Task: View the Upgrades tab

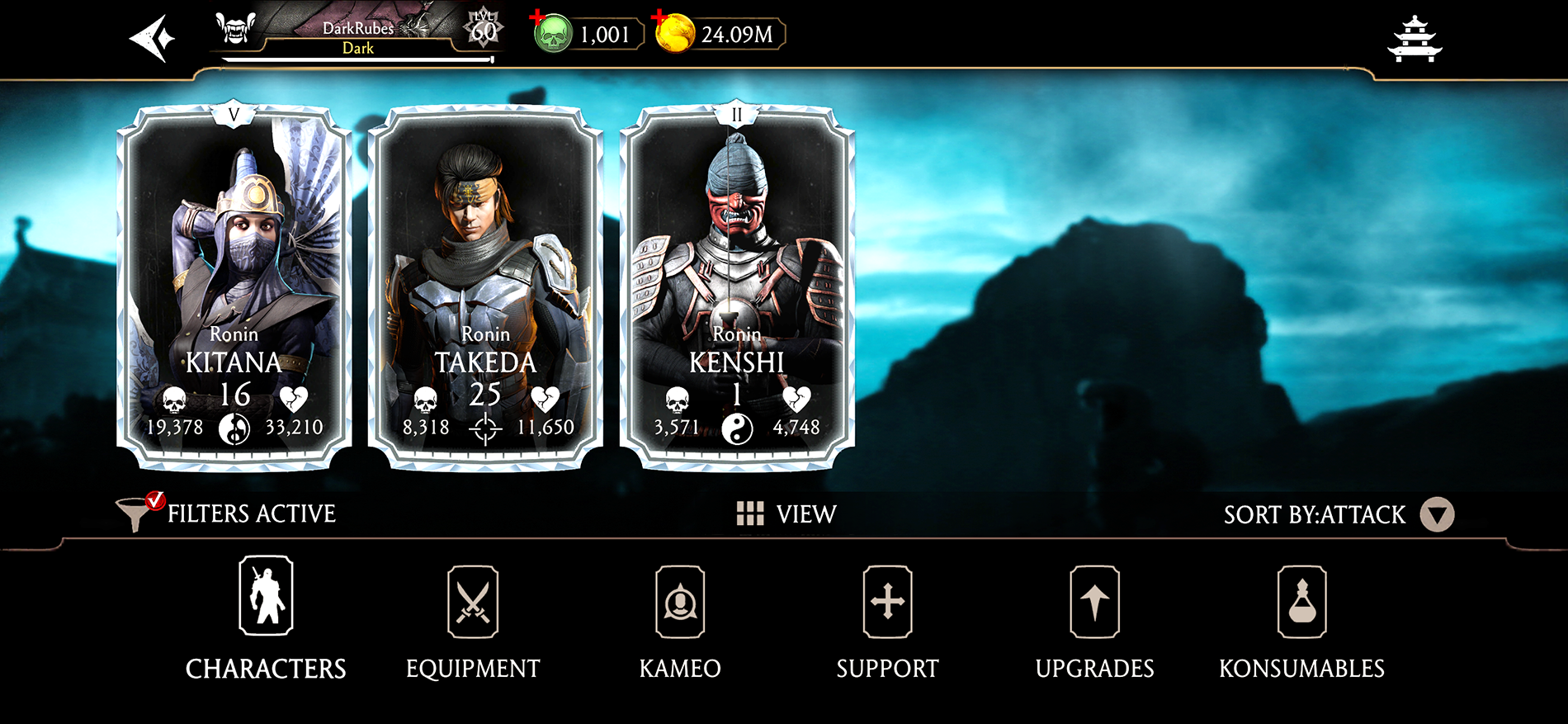Action: (x=1094, y=618)
